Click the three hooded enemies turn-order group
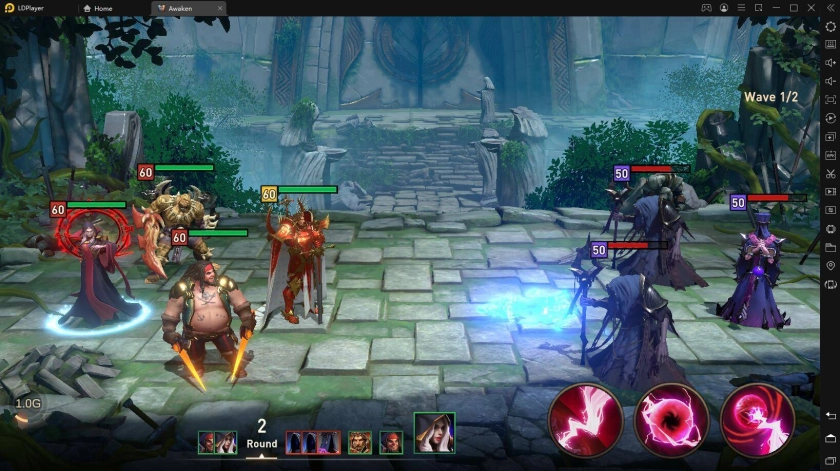Screen dimensions: 840x471 click(x=310, y=443)
